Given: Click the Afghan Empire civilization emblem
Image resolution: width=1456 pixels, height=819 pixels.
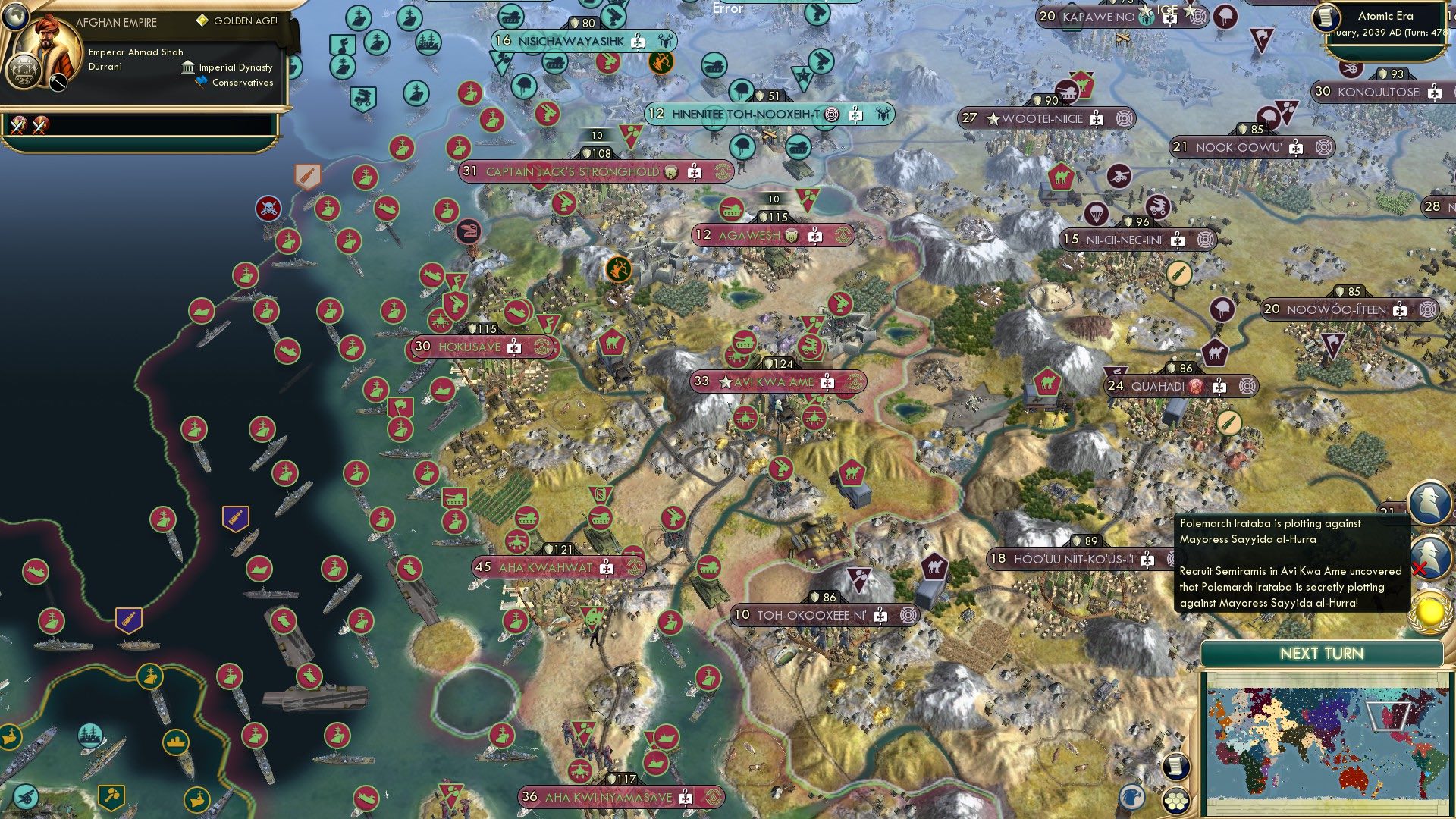Looking at the screenshot, I should click(24, 72).
